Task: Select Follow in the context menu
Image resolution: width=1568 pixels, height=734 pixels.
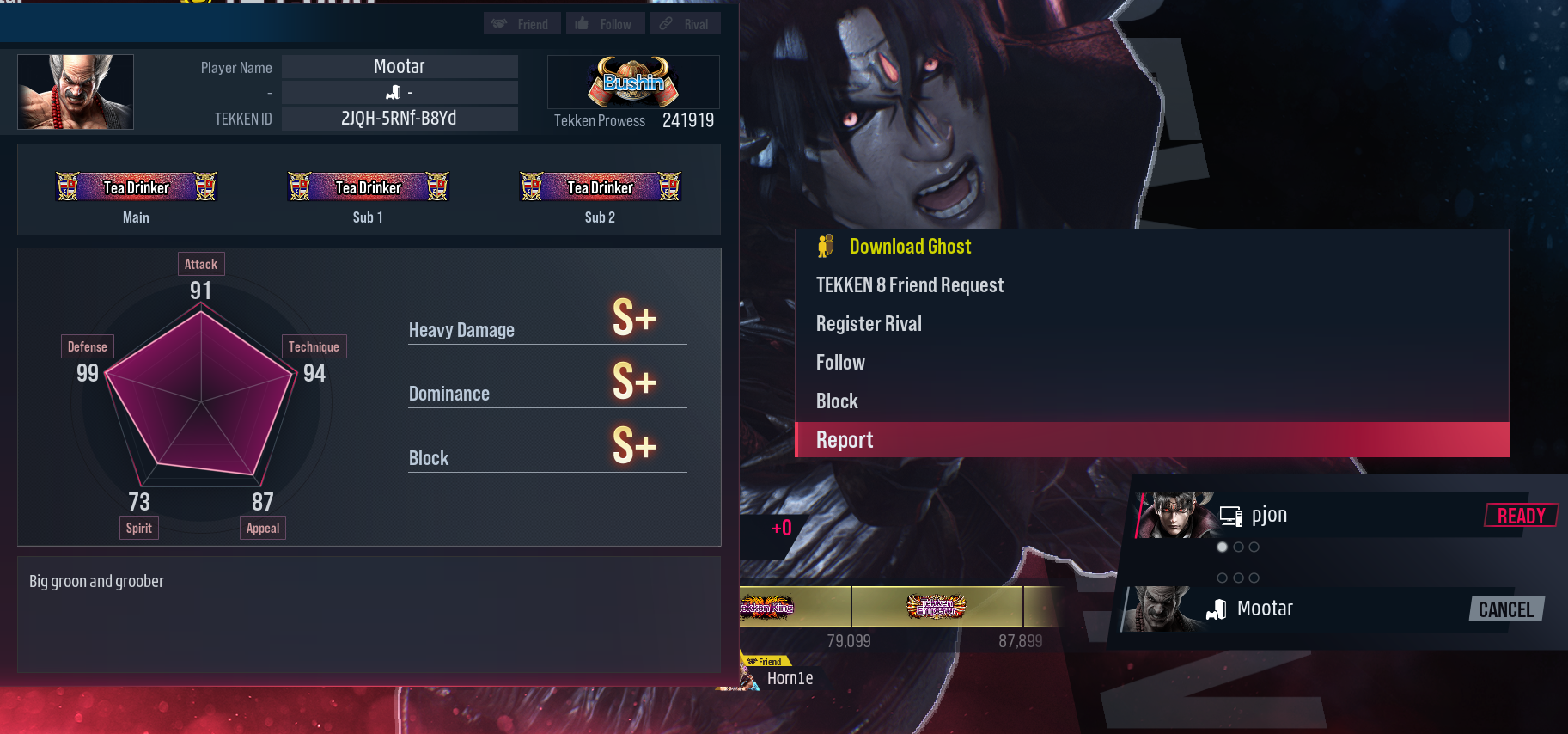Action: (x=840, y=363)
